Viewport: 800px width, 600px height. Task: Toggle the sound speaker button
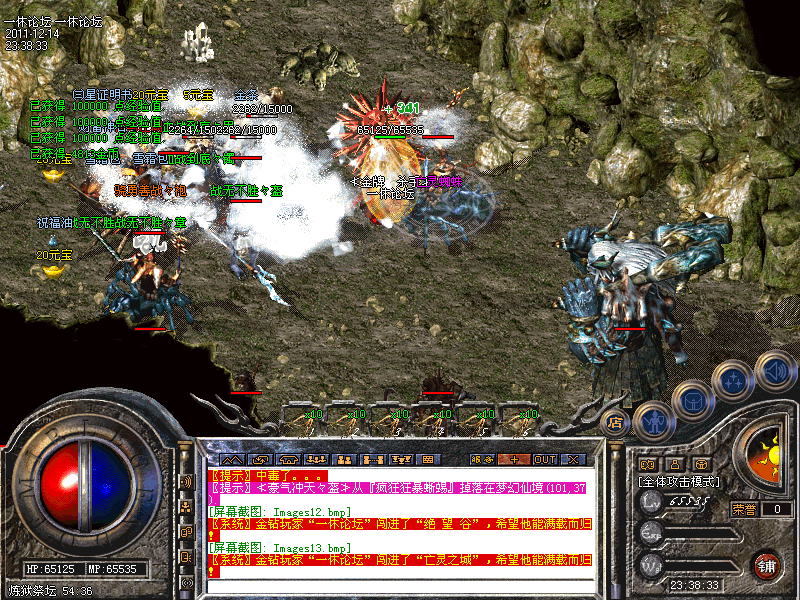pyautogui.click(x=773, y=370)
